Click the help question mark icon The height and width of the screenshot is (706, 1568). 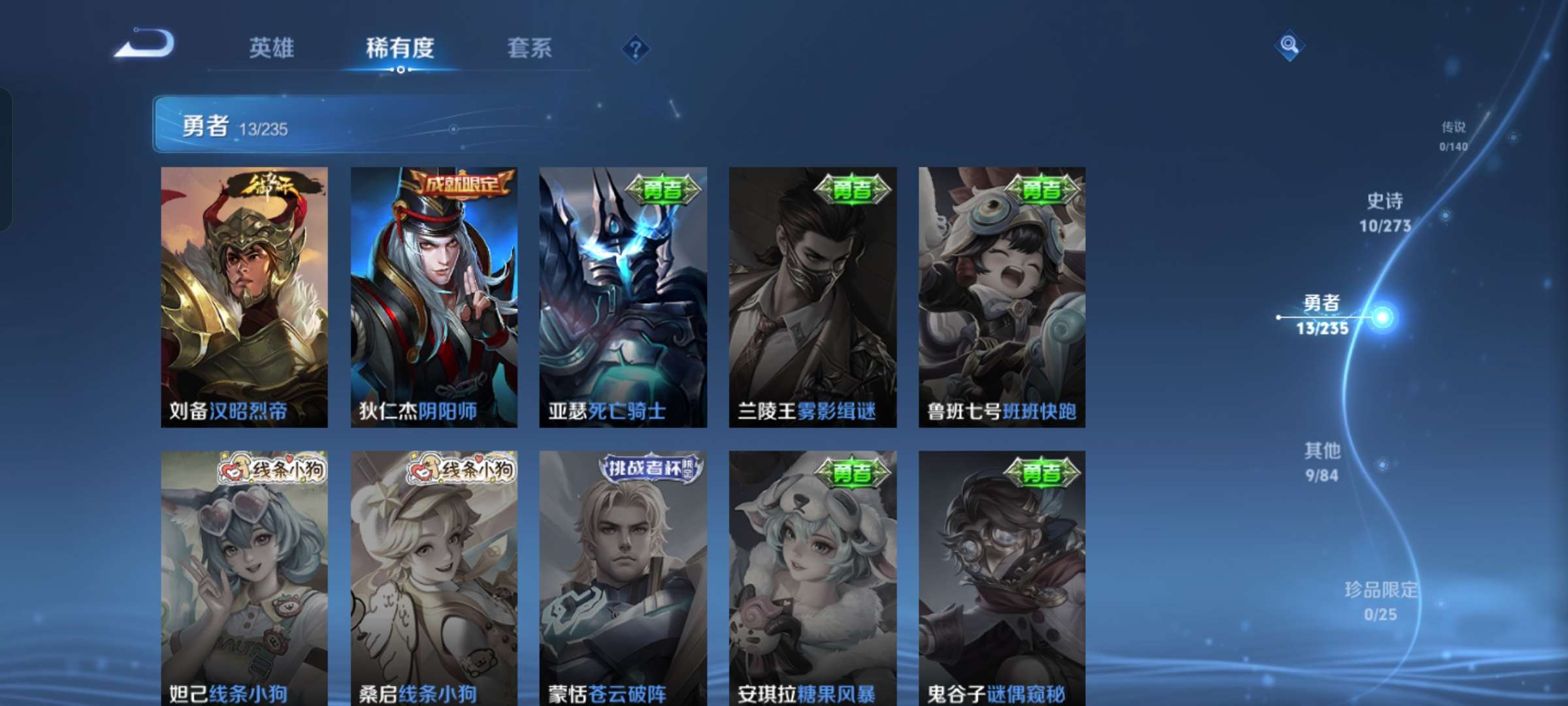coord(636,49)
